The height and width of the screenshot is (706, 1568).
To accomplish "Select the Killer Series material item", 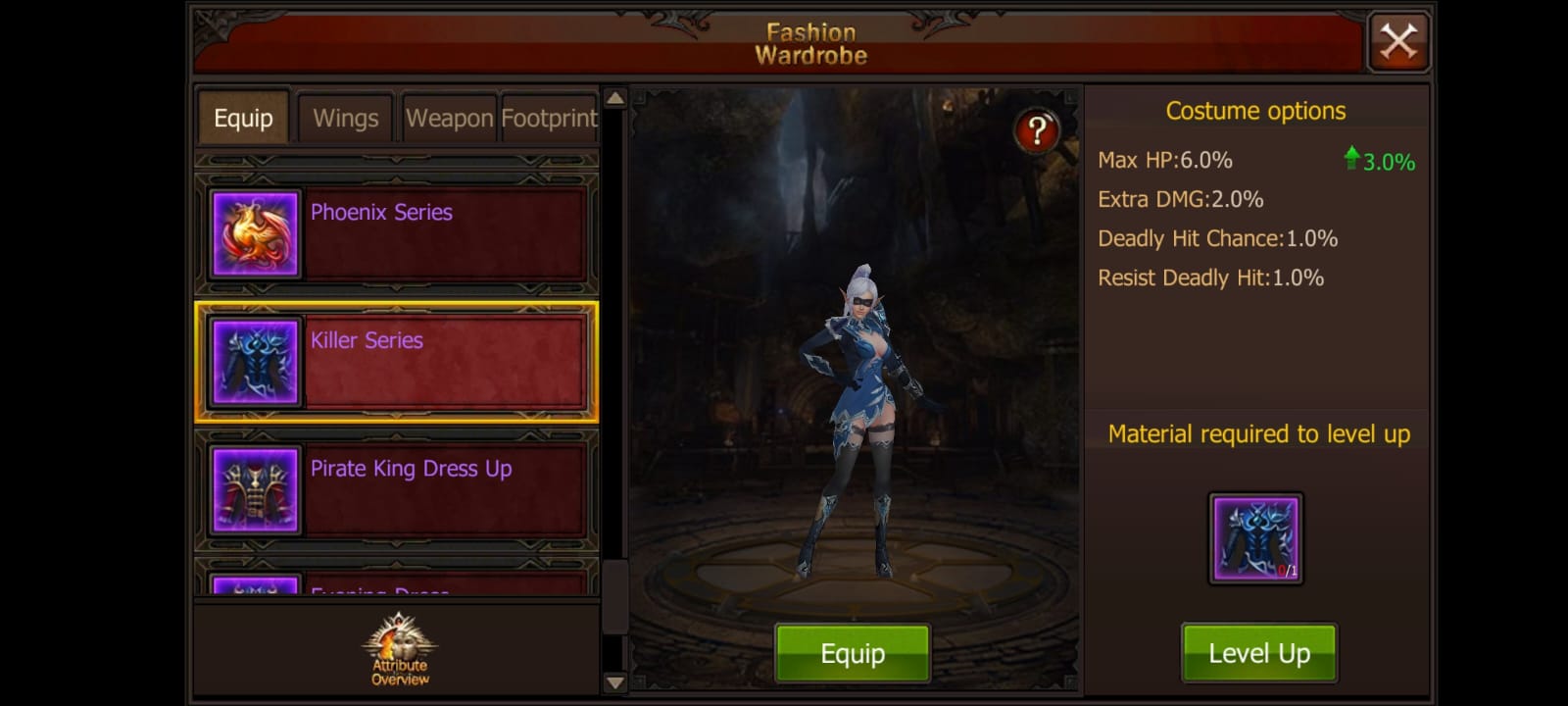I will click(1256, 538).
